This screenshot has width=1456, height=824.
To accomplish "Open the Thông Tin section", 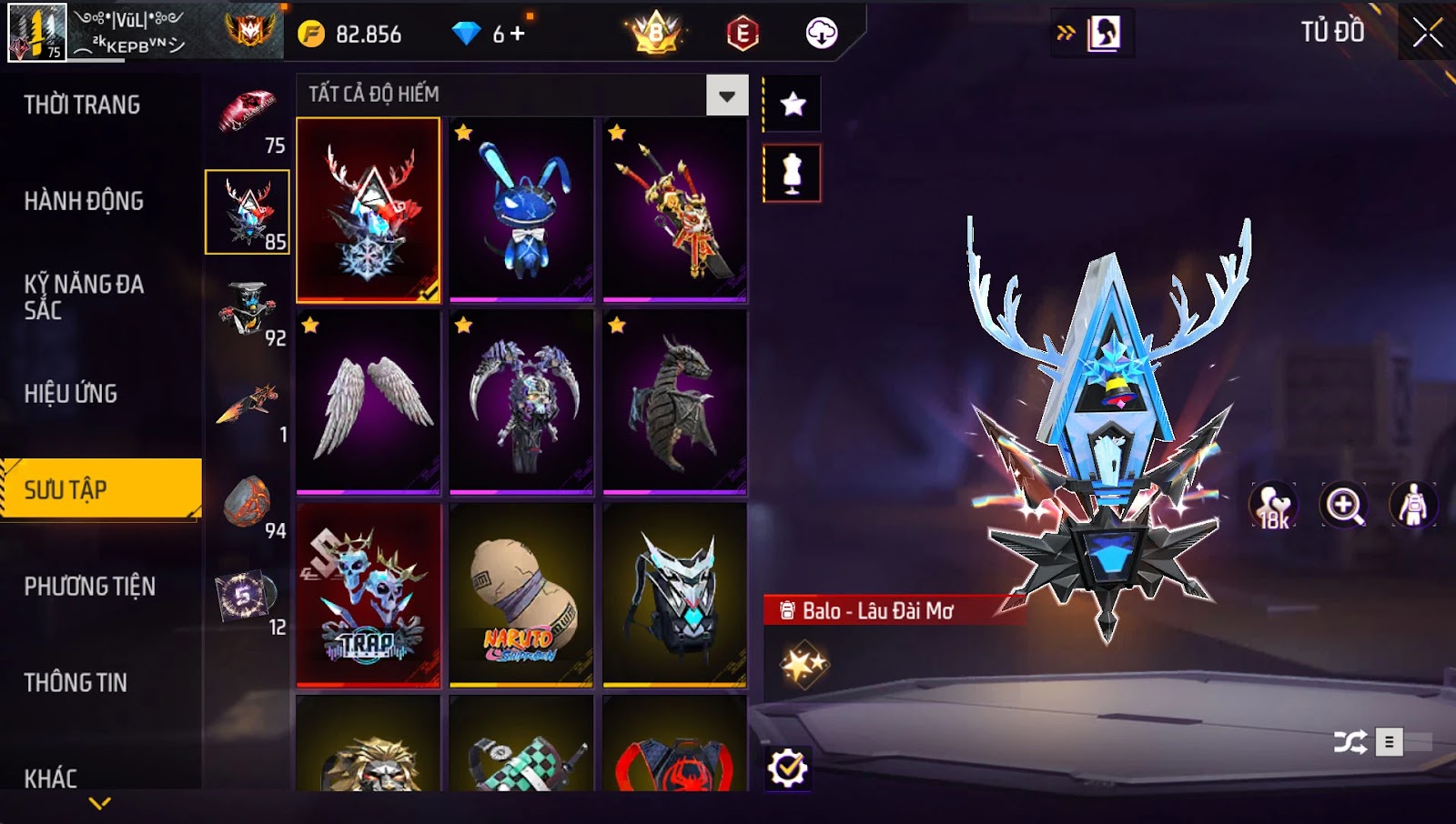I will point(76,683).
